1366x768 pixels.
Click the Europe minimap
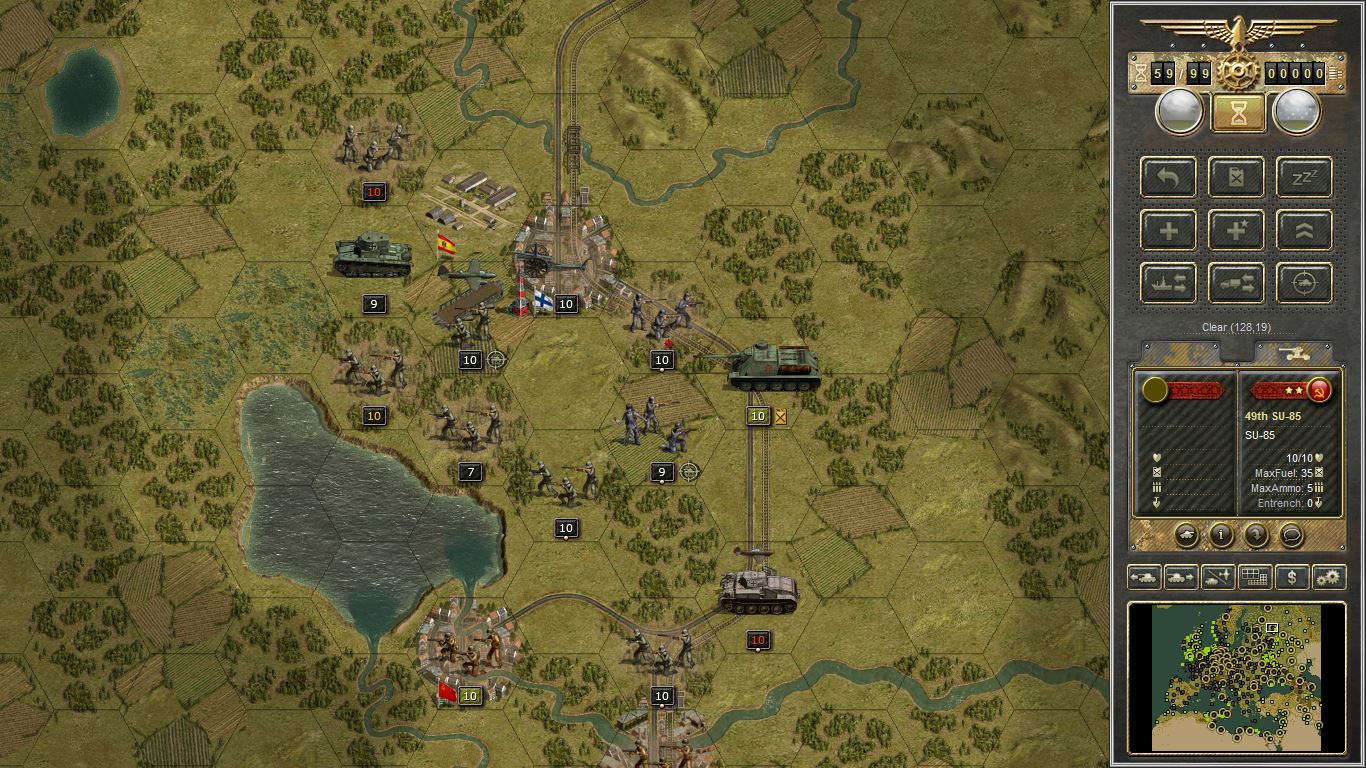click(1237, 676)
